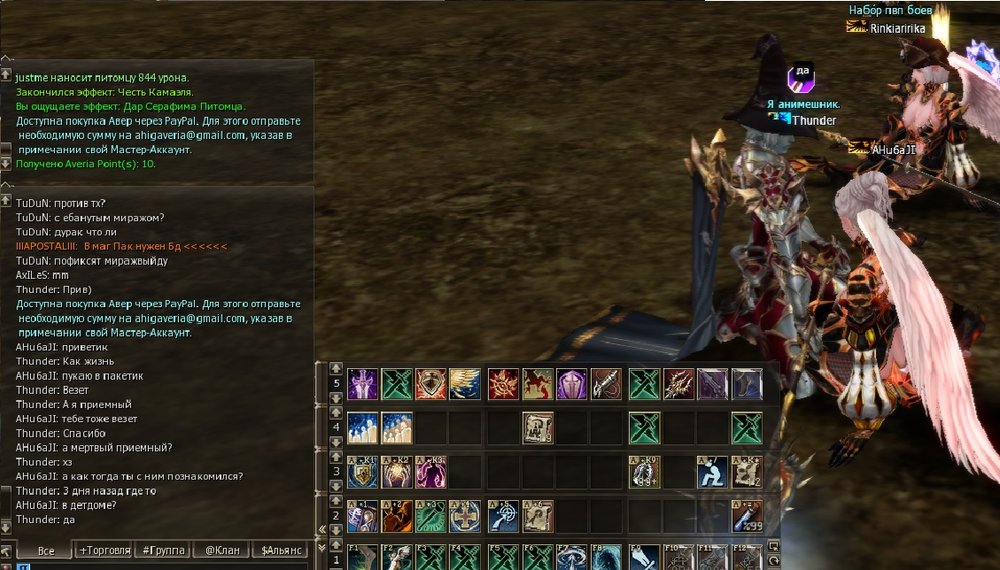Image resolution: width=1000 pixels, height=570 pixels.
Task: Activate the golden wing skill on bar 5
Action: click(464, 384)
